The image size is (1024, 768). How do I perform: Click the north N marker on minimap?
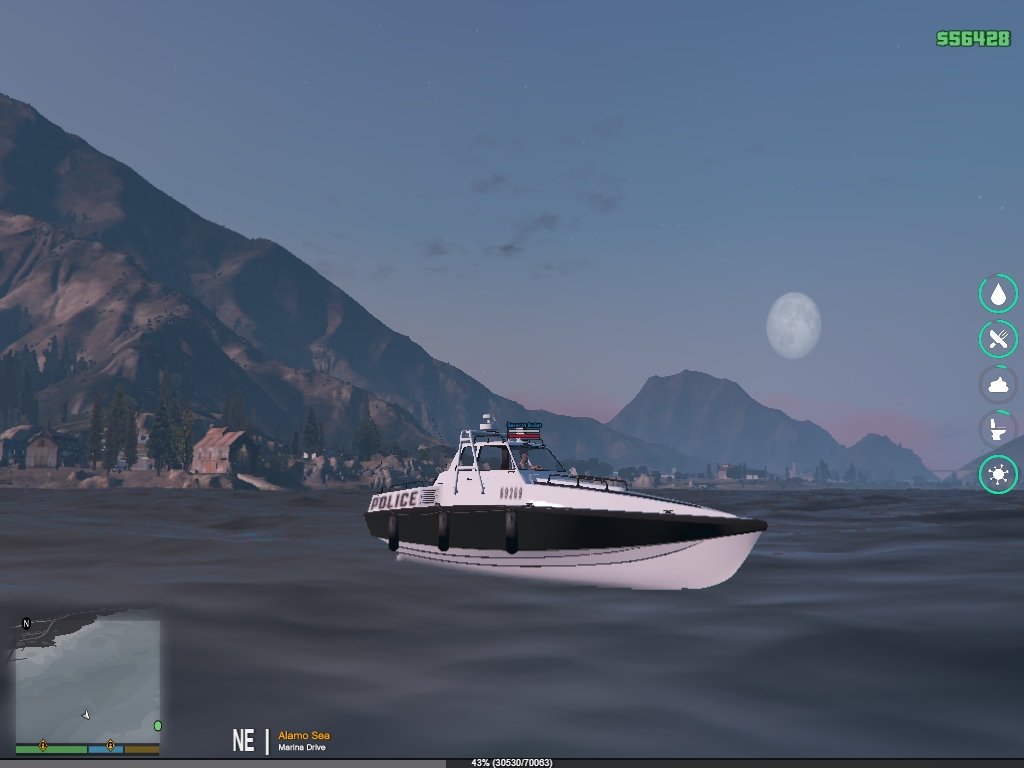pos(27,624)
